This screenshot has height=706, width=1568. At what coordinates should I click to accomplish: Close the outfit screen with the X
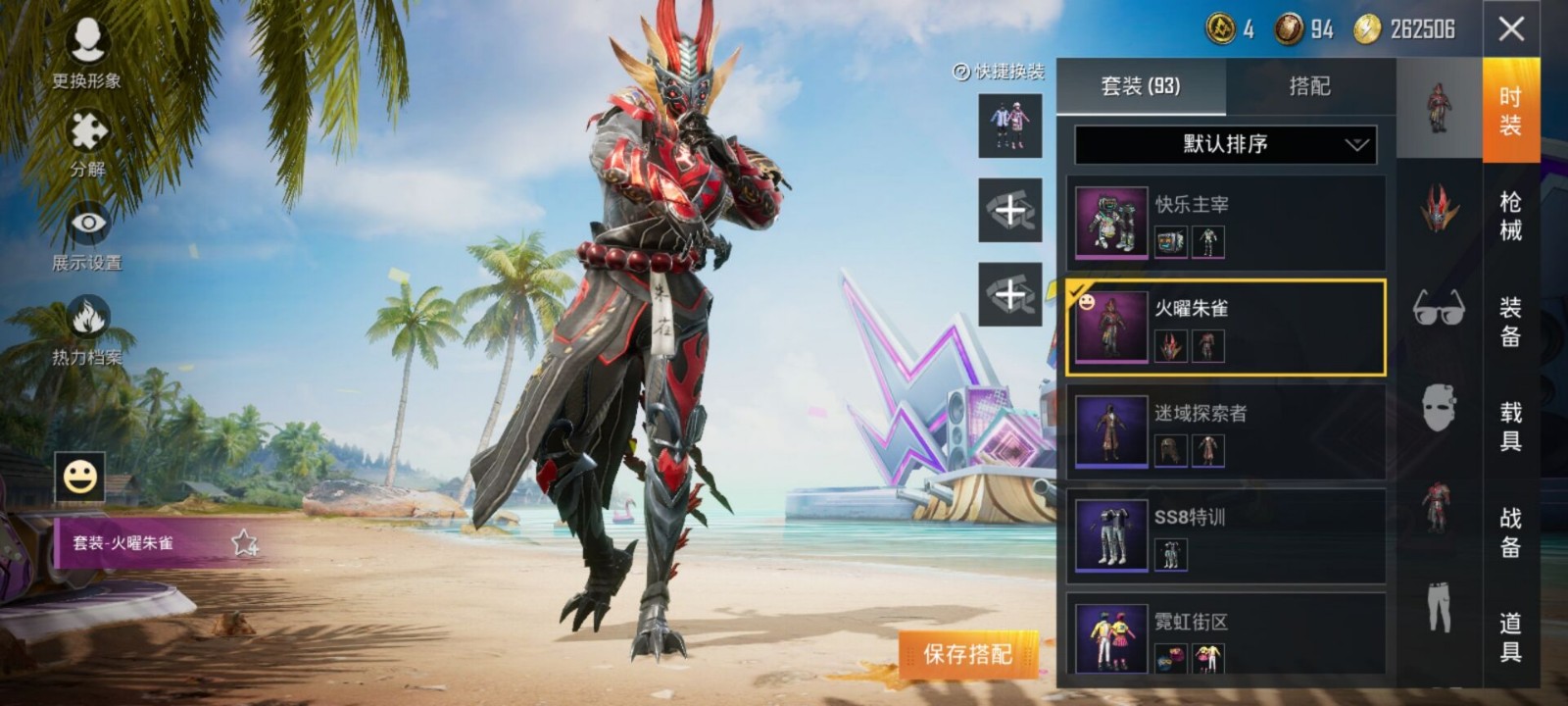point(1511,29)
